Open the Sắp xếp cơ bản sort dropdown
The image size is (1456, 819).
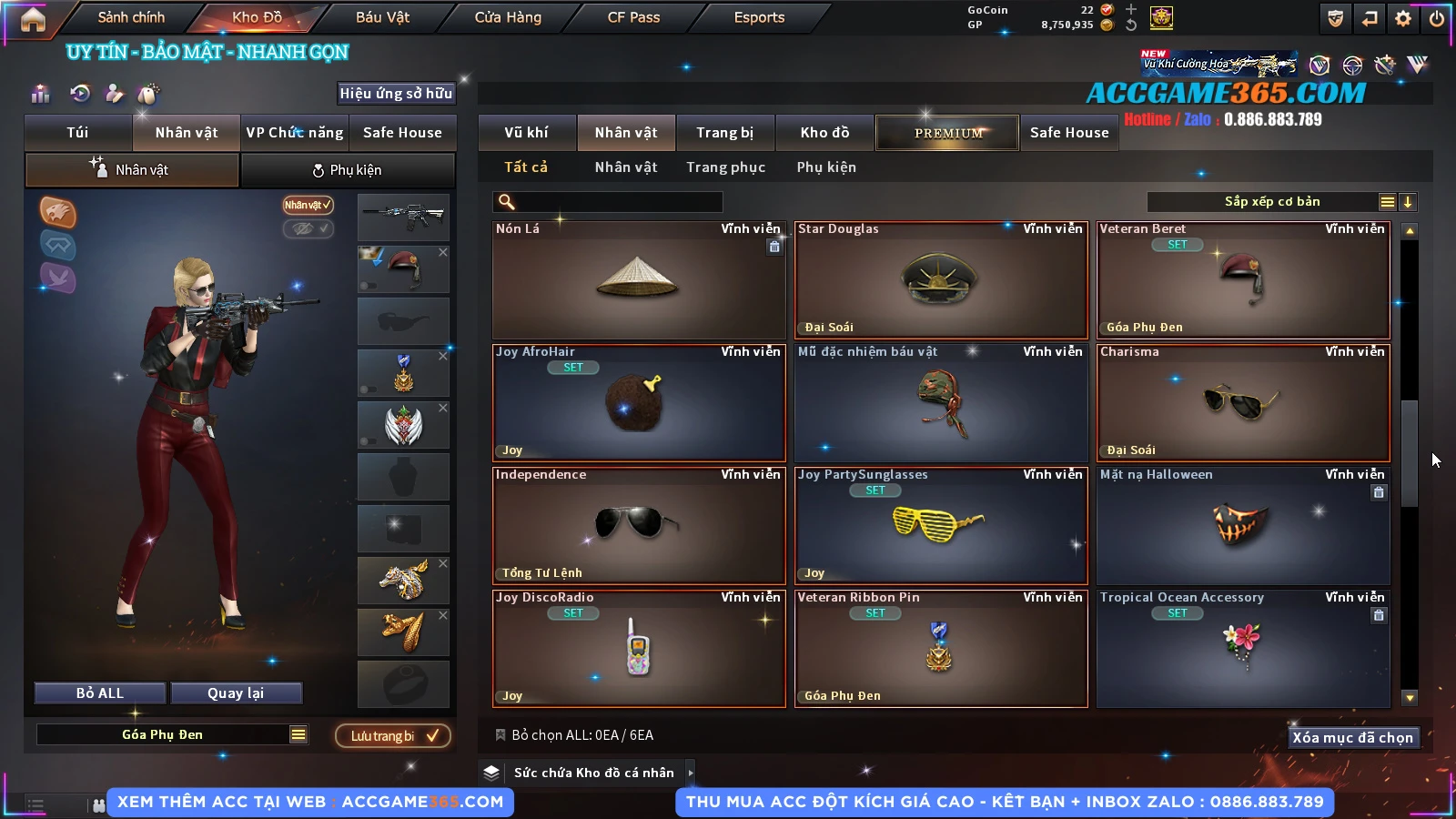[x=1272, y=202]
